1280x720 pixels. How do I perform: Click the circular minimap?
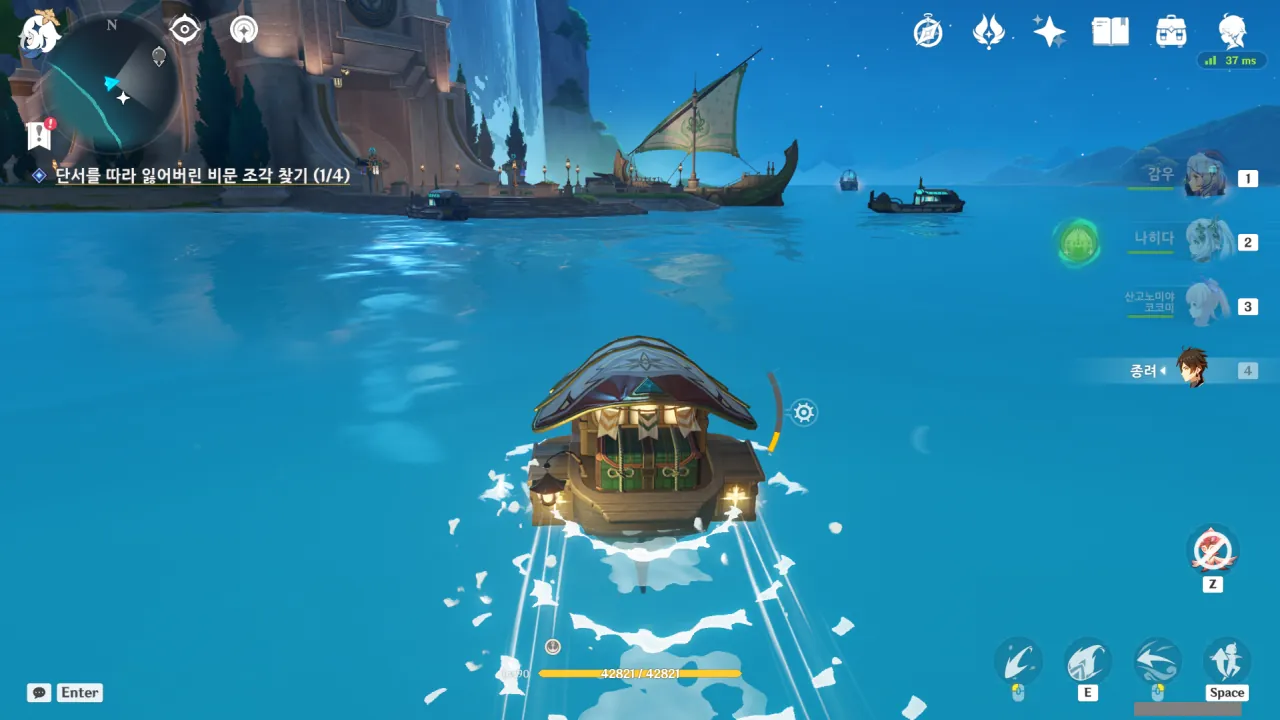pyautogui.click(x=112, y=82)
